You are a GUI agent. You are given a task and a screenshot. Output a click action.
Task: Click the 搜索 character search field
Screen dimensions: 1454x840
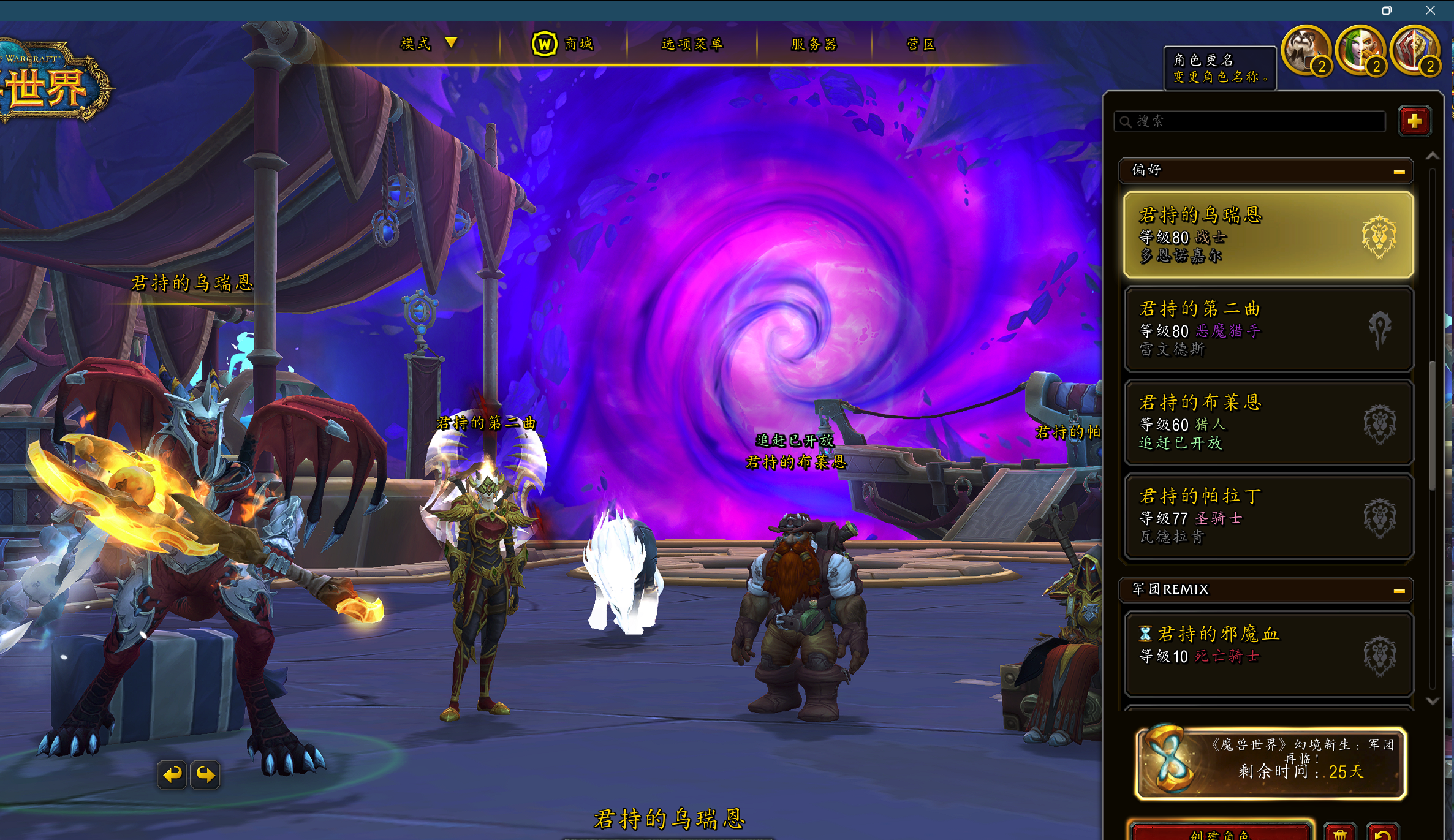pos(1250,121)
